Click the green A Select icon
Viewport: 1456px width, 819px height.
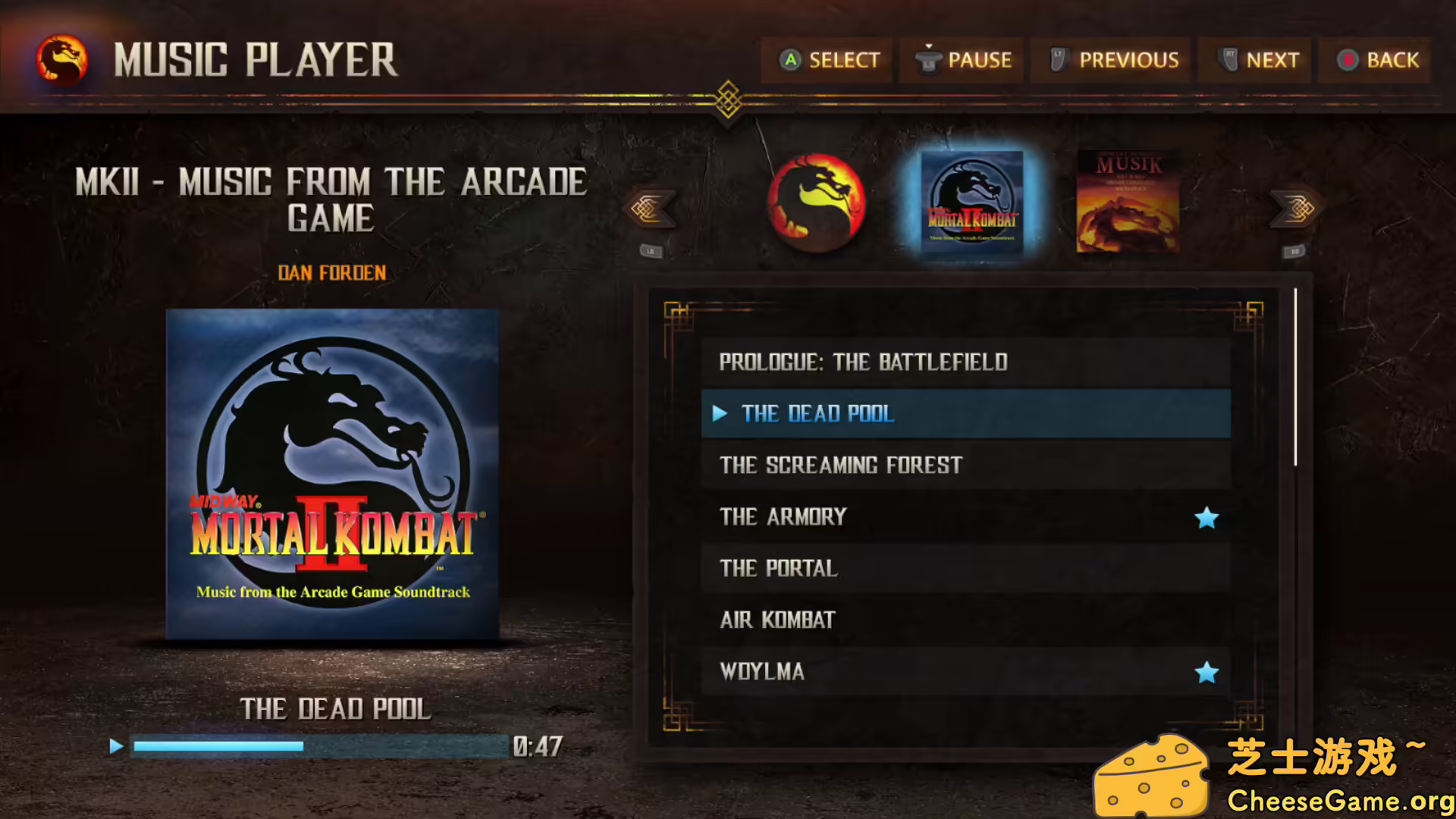[791, 60]
